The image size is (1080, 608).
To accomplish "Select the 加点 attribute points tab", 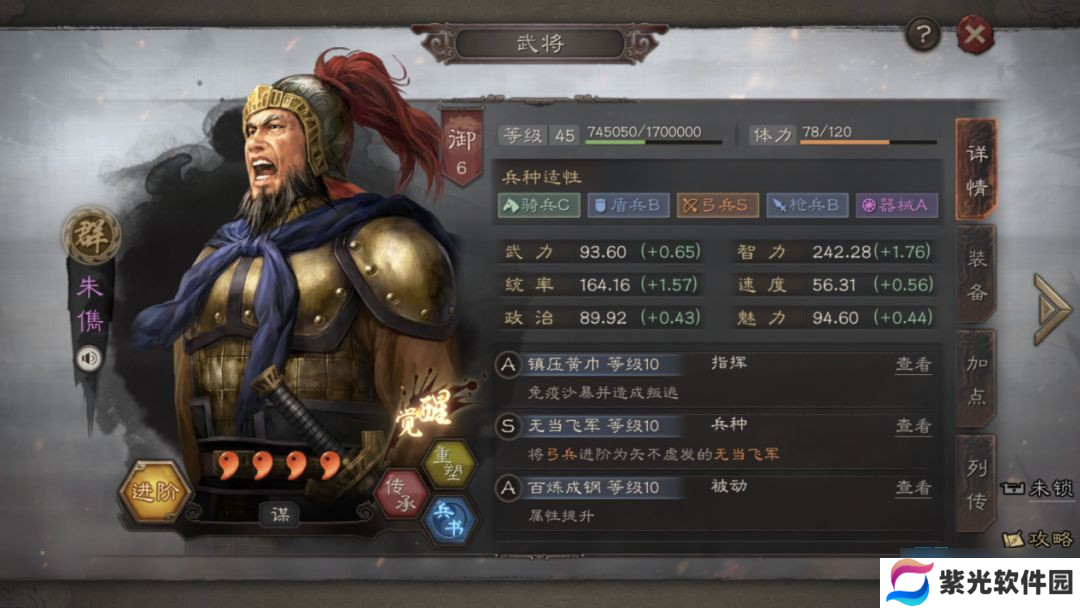I will tap(976, 379).
